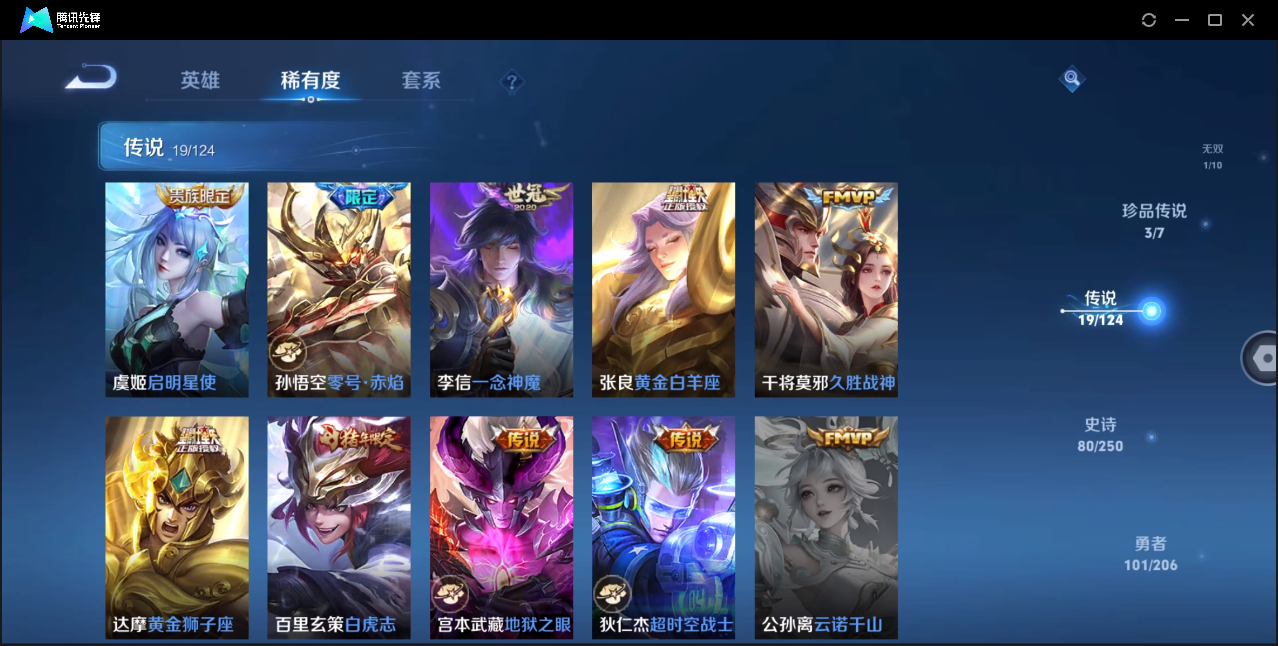Jump to the 史诗 rarity section
This screenshot has height=646, width=1278.
click(x=1100, y=434)
